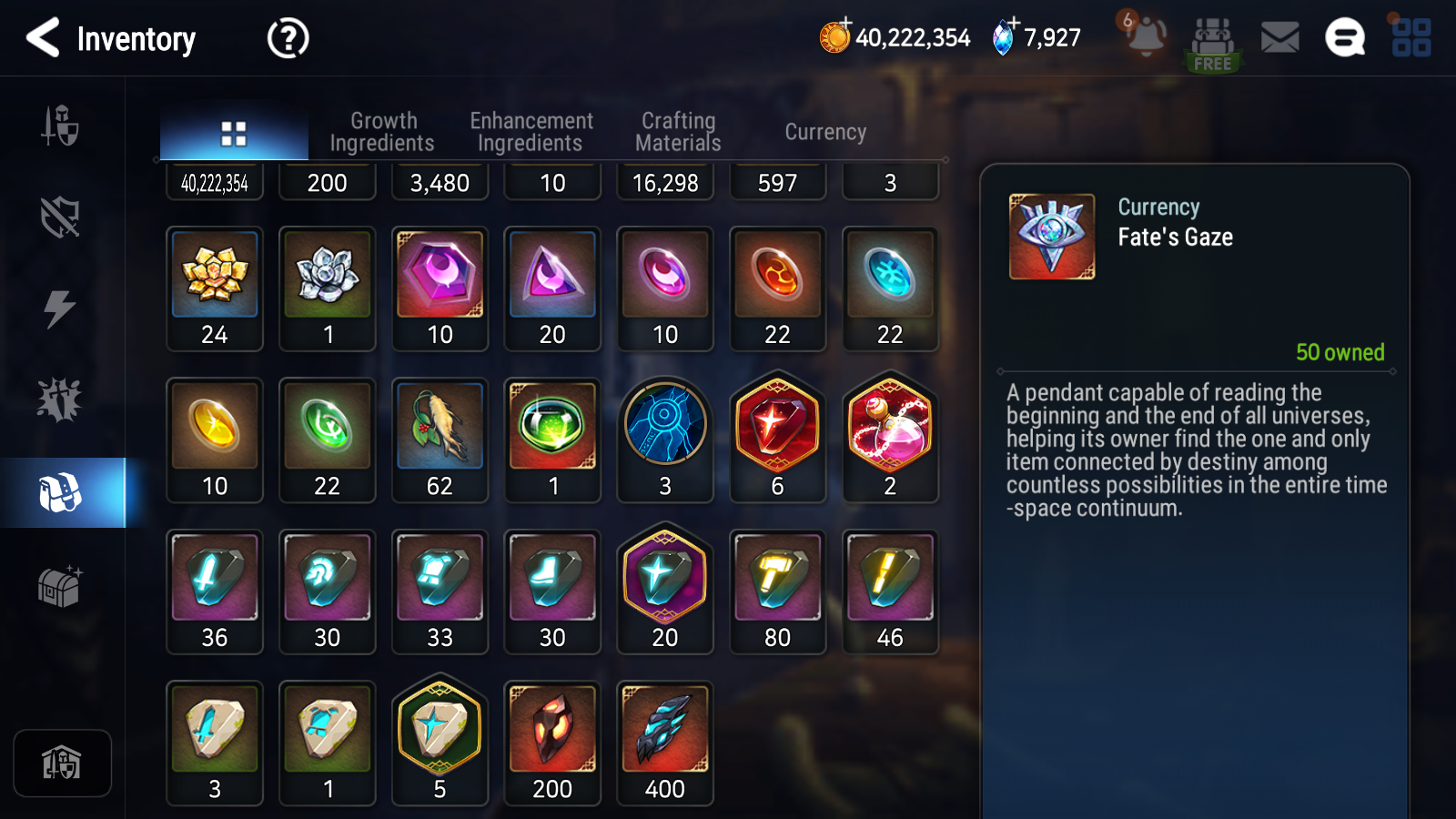Switch to the lightning bolt sidebar category
The width and height of the screenshot is (1456, 819).
pyautogui.click(x=60, y=308)
